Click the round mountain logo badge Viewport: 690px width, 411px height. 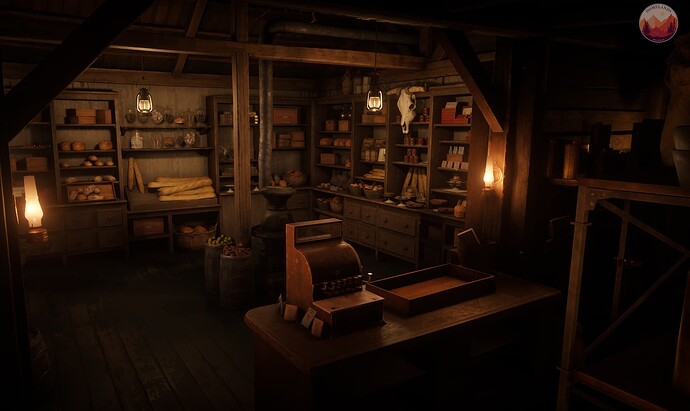(x=658, y=23)
